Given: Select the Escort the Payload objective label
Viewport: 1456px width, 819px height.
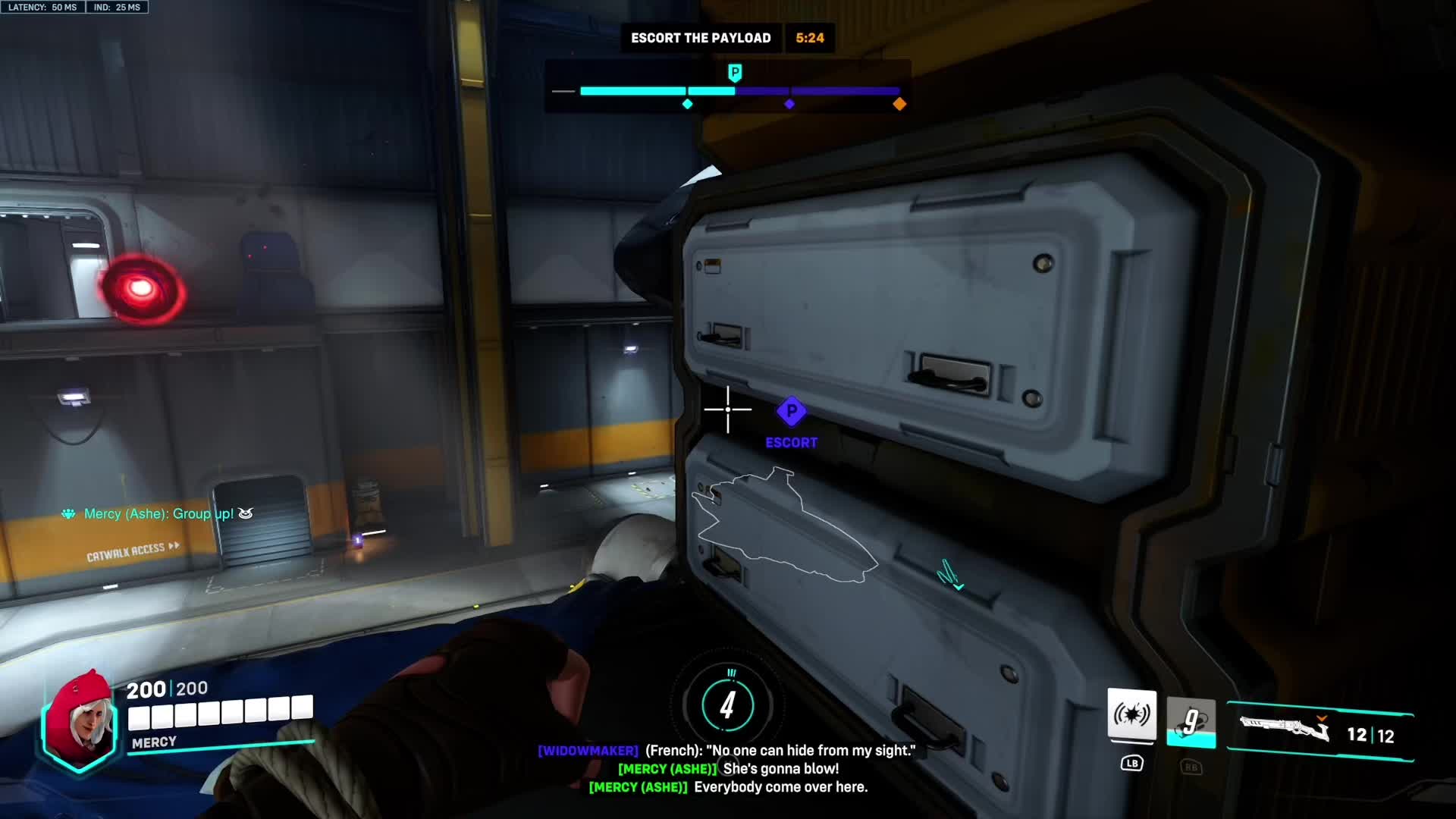Looking at the screenshot, I should click(x=700, y=38).
